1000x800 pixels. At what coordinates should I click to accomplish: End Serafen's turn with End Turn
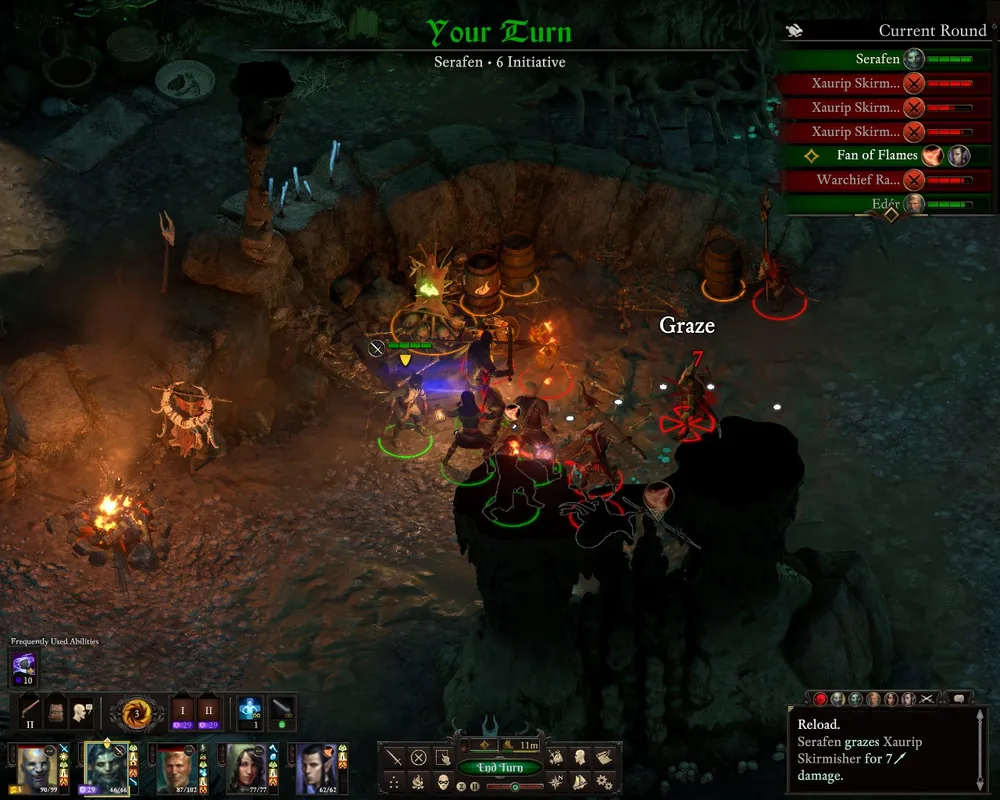[x=500, y=768]
